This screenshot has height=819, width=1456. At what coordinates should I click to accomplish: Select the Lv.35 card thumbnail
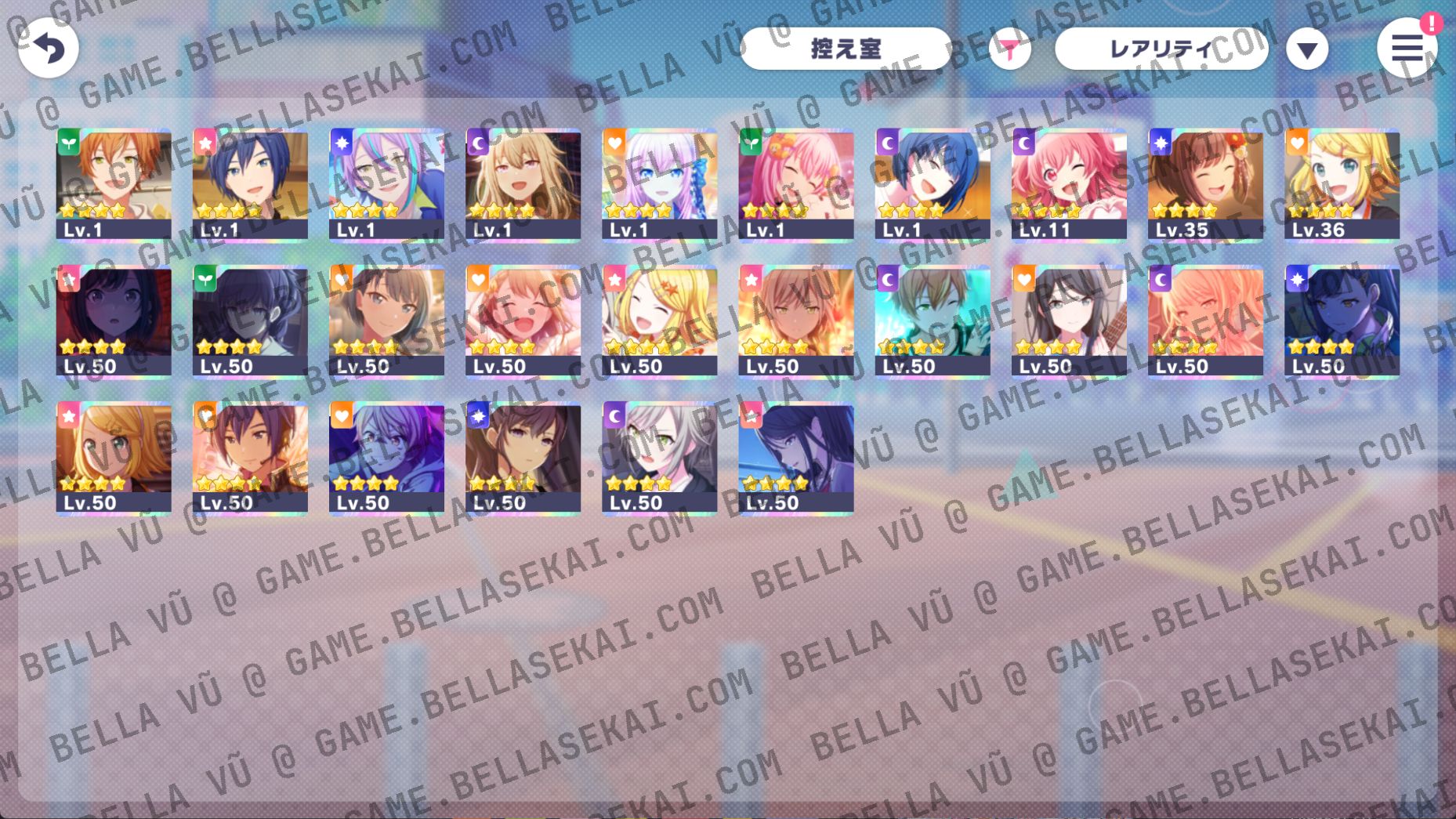(1204, 184)
